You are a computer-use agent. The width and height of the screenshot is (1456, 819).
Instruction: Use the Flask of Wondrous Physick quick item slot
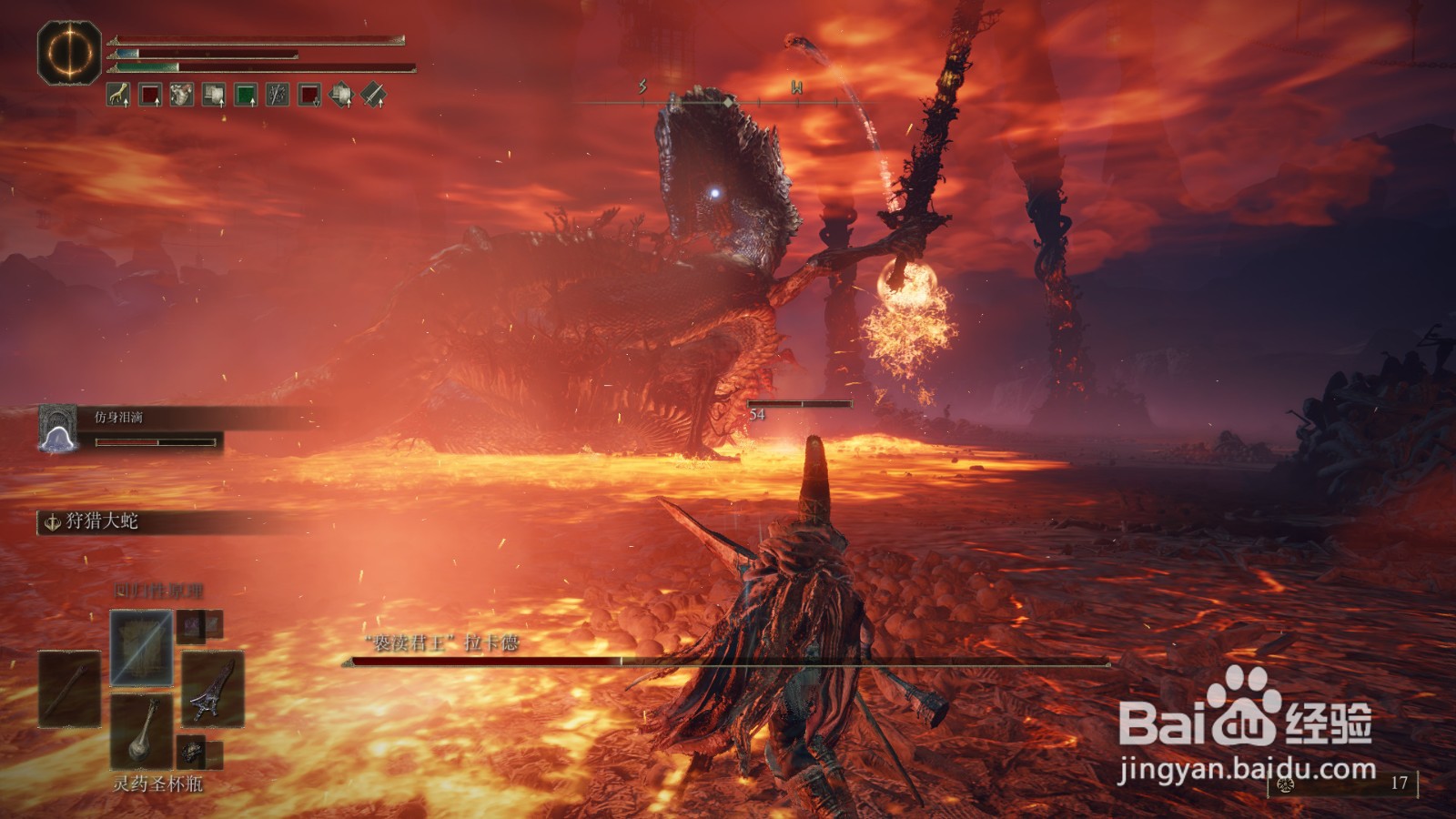141,731
